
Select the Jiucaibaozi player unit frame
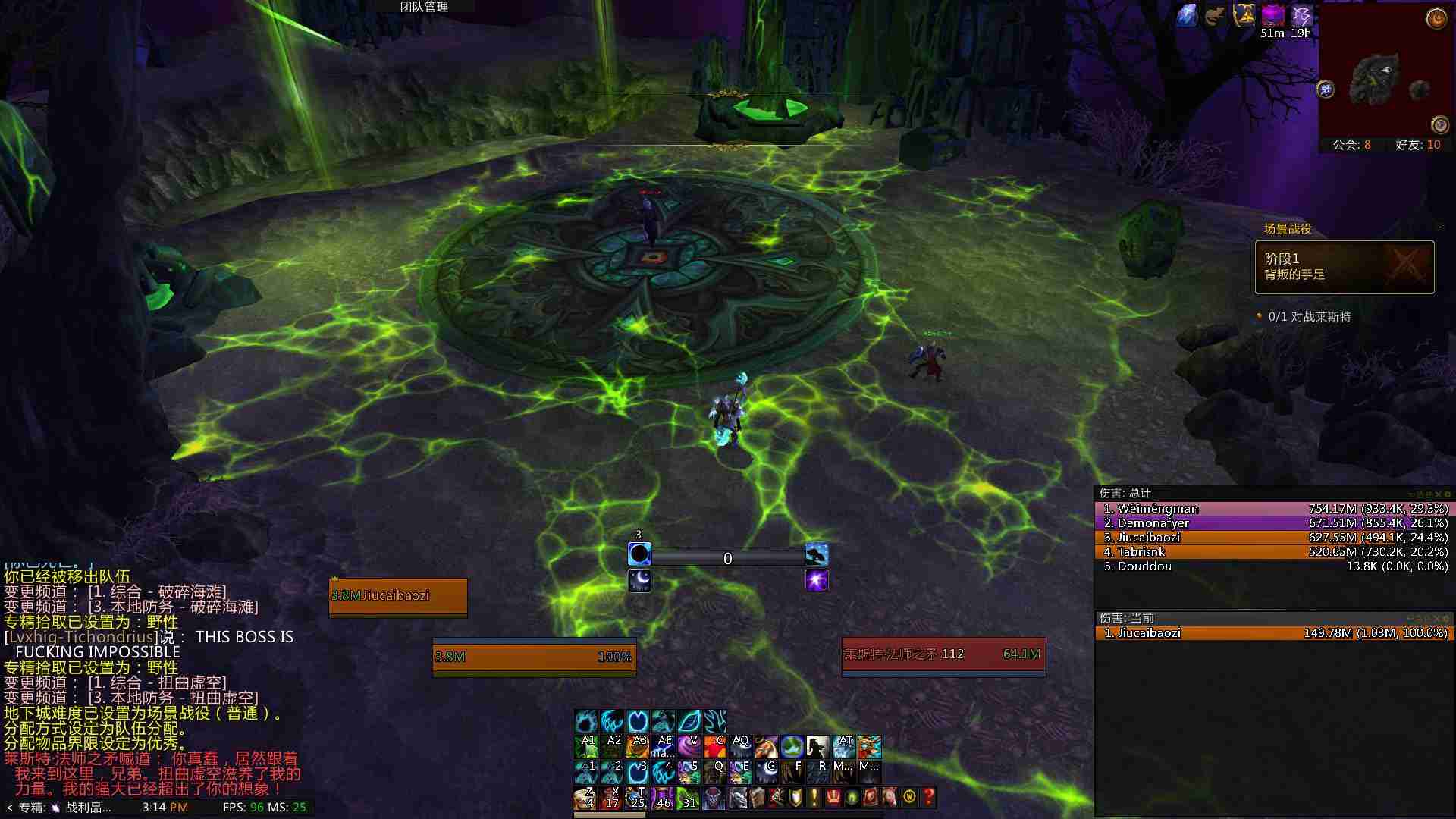click(398, 597)
